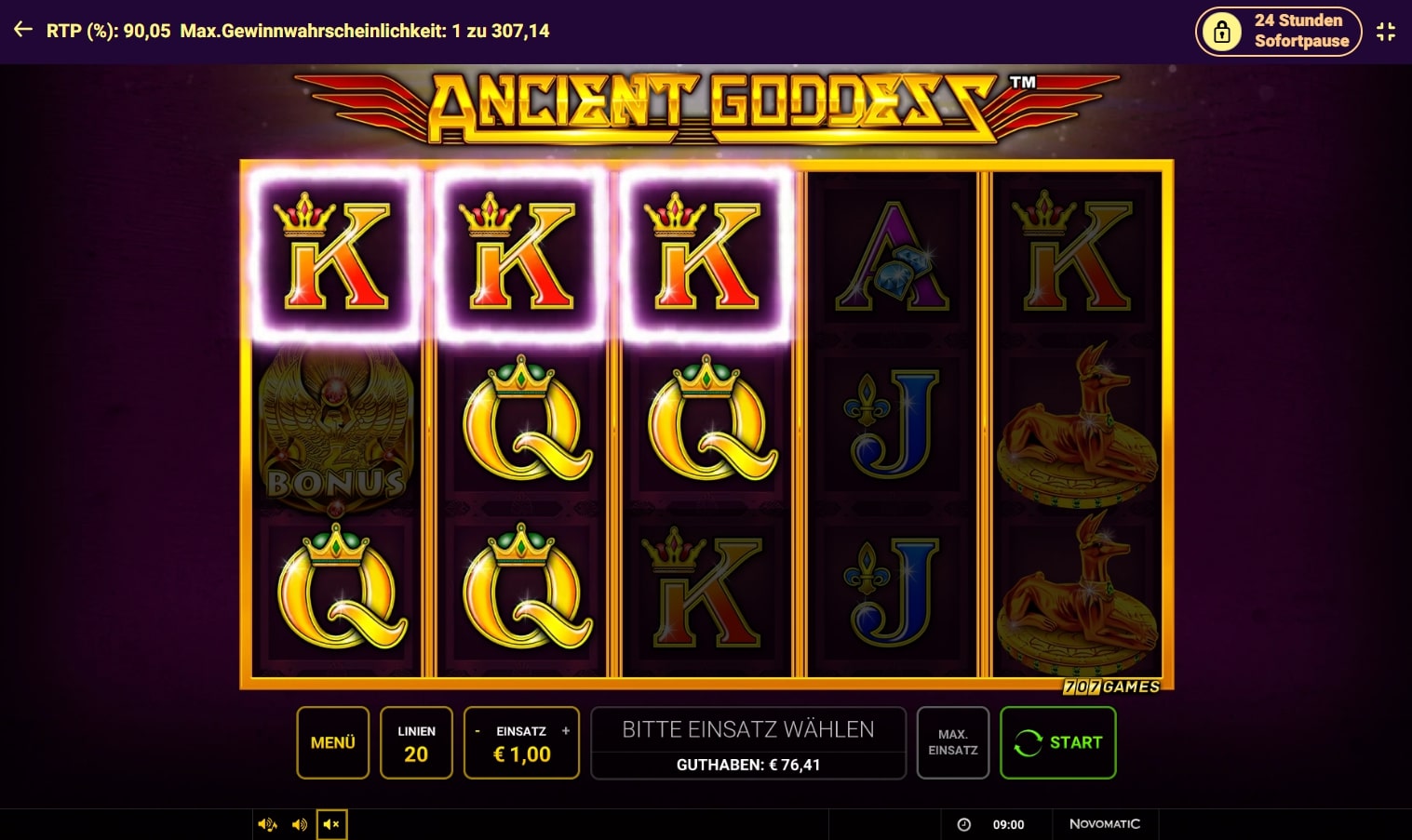The image size is (1412, 840).
Task: Increase the Einsatz with the plus sign
Action: 565,731
